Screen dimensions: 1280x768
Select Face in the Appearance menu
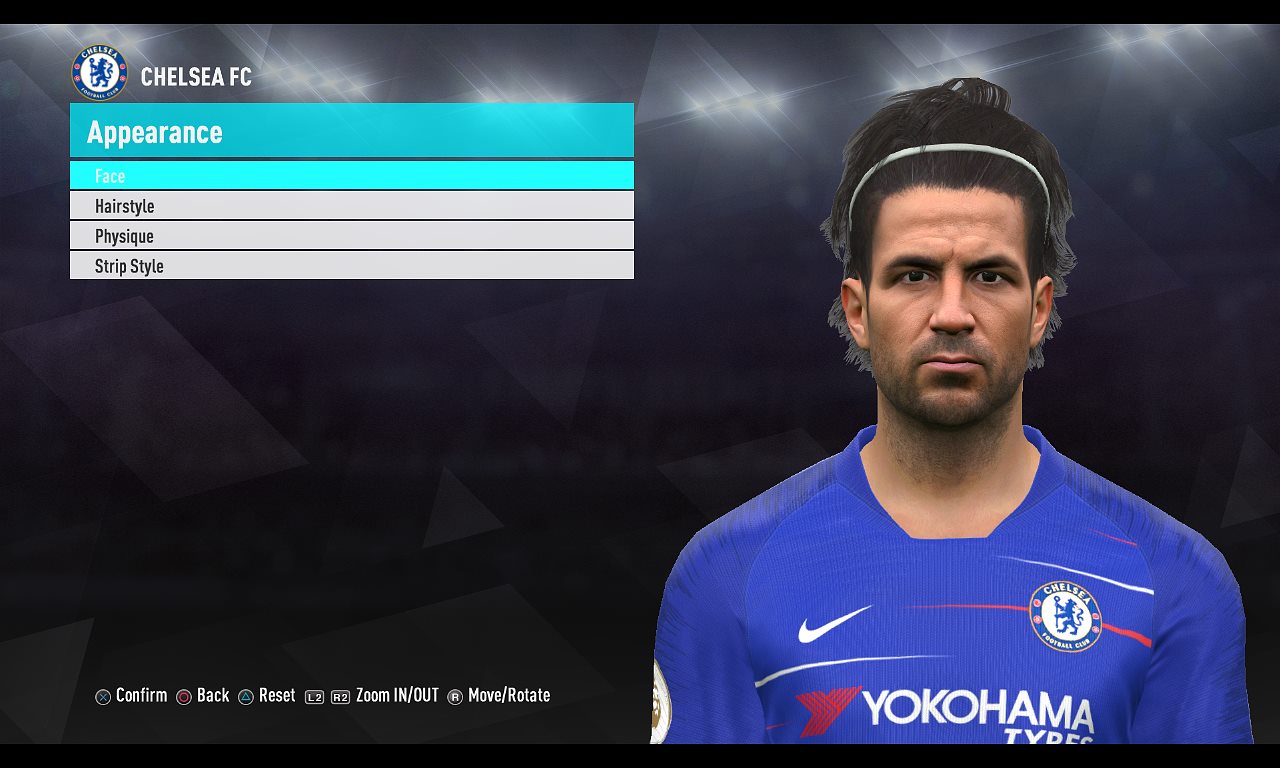[350, 176]
